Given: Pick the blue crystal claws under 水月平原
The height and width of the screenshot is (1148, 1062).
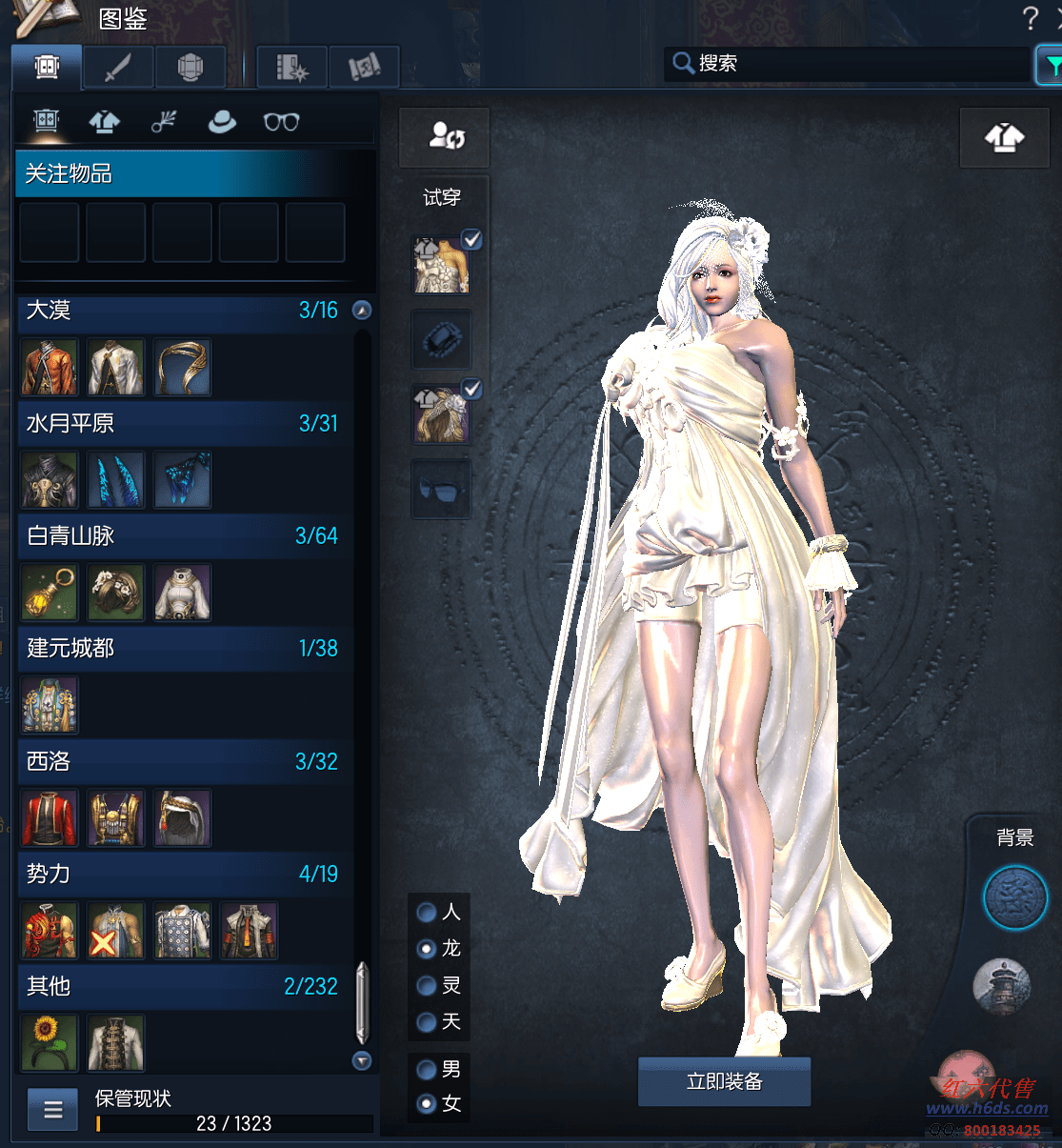Looking at the screenshot, I should pos(116,479).
